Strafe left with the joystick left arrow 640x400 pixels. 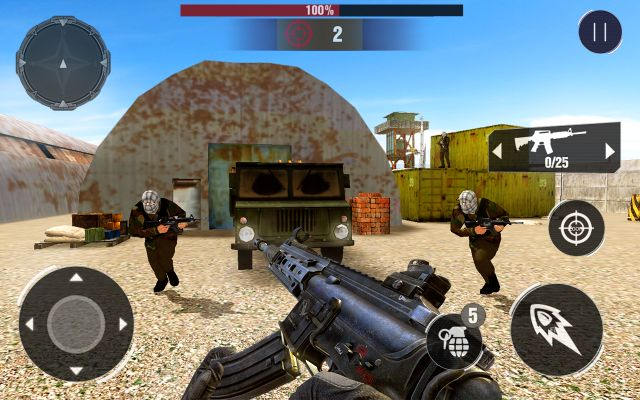click(30, 324)
